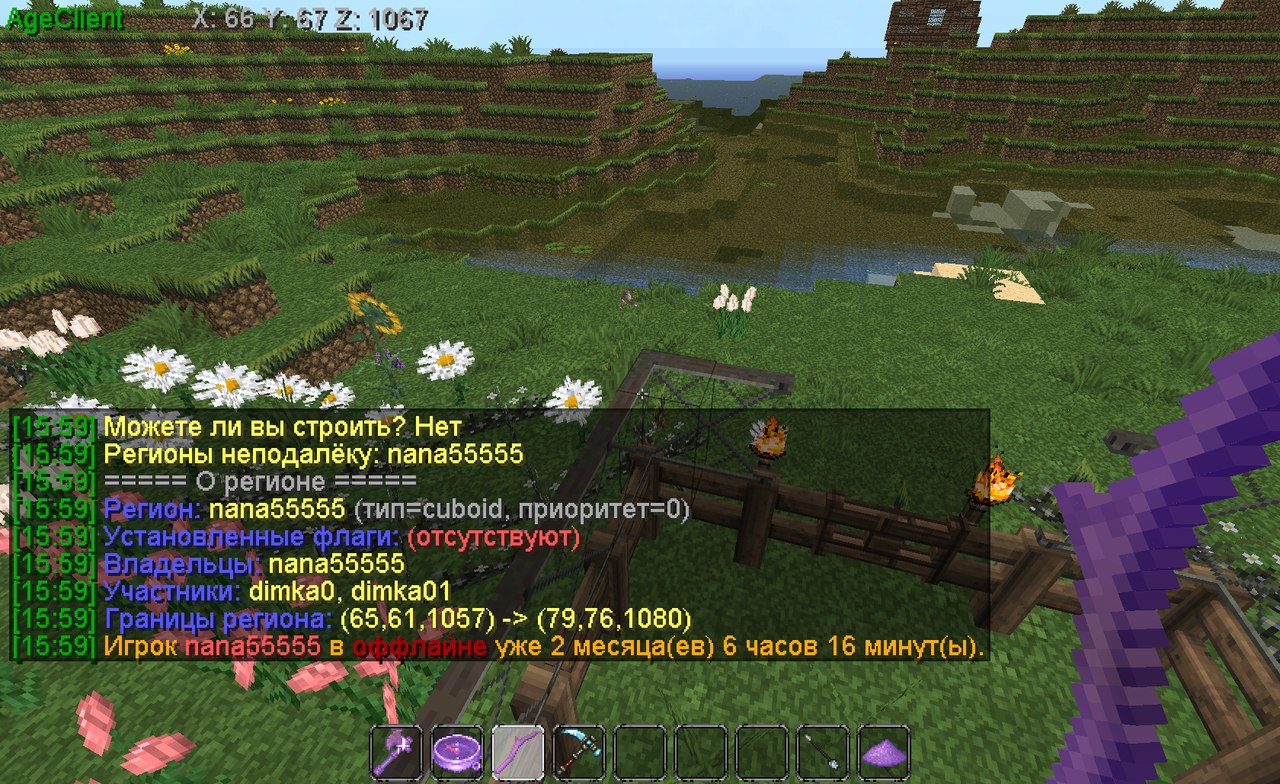Select the purple bow hotbar slot

click(x=518, y=750)
